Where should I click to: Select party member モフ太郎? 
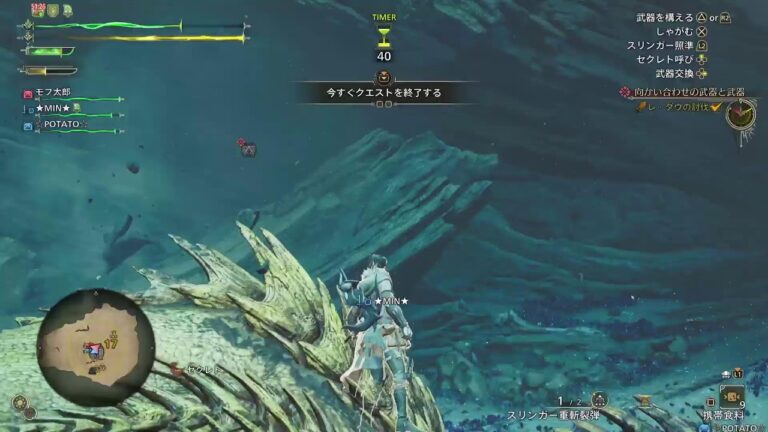click(x=53, y=94)
